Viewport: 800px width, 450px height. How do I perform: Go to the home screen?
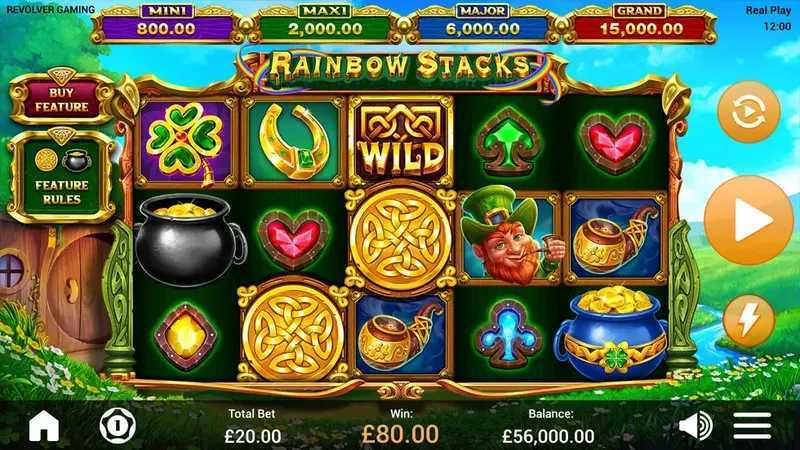tap(44, 426)
